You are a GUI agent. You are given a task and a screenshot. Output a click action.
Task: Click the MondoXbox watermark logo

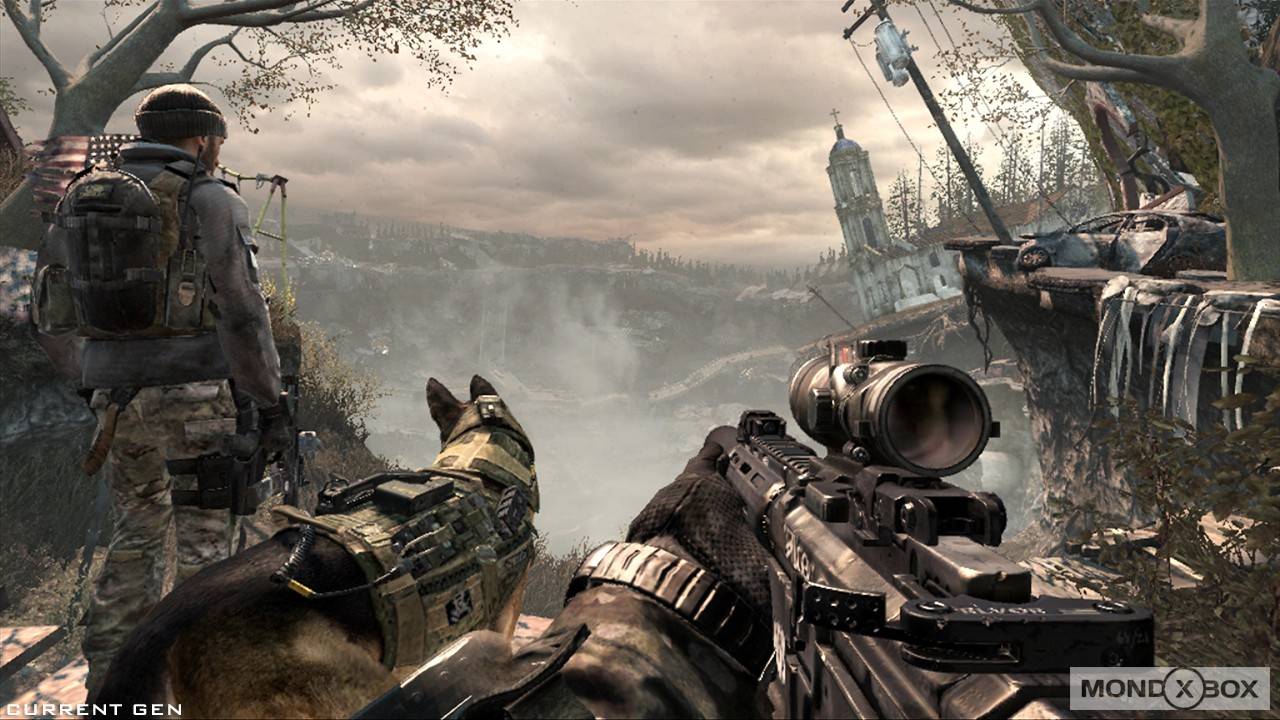click(x=1169, y=688)
